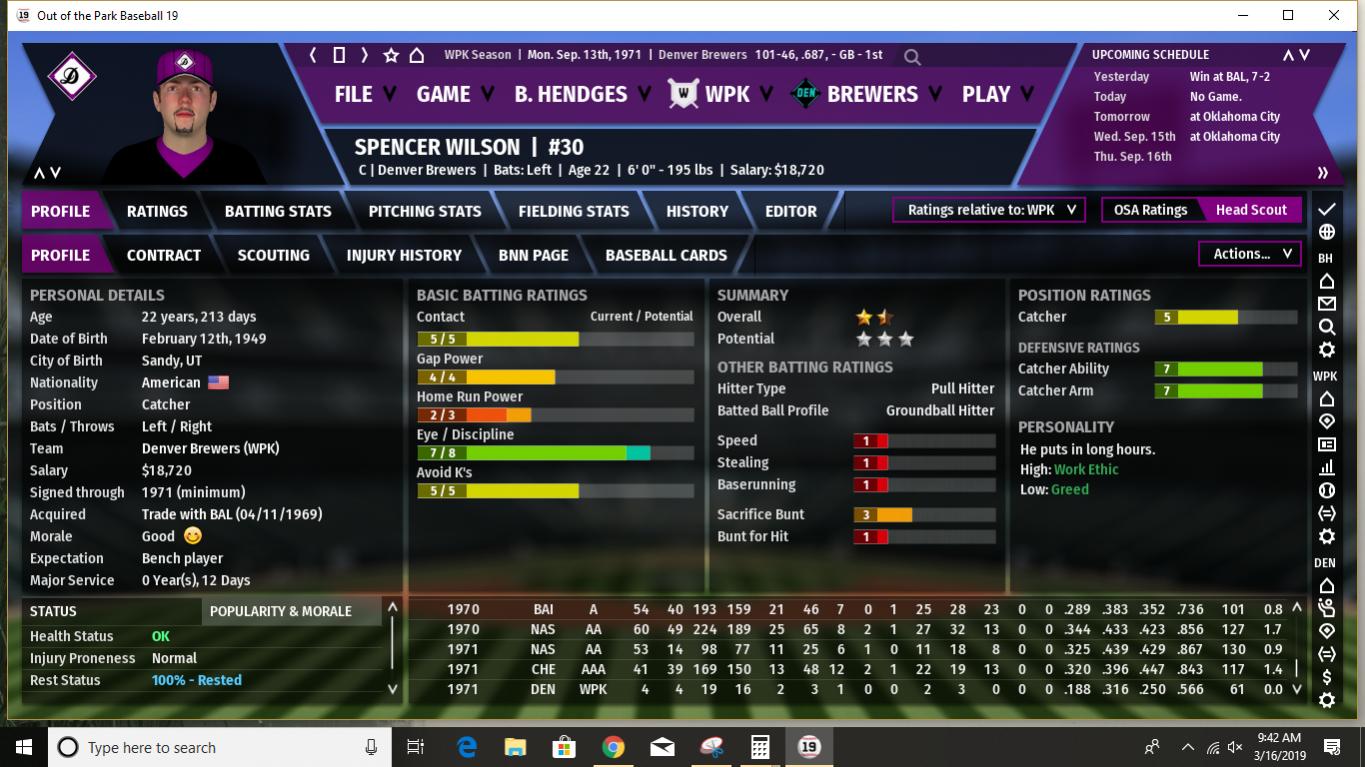Select the CONTRACT sub-tab
Image resolution: width=1365 pixels, height=767 pixels.
click(x=164, y=255)
